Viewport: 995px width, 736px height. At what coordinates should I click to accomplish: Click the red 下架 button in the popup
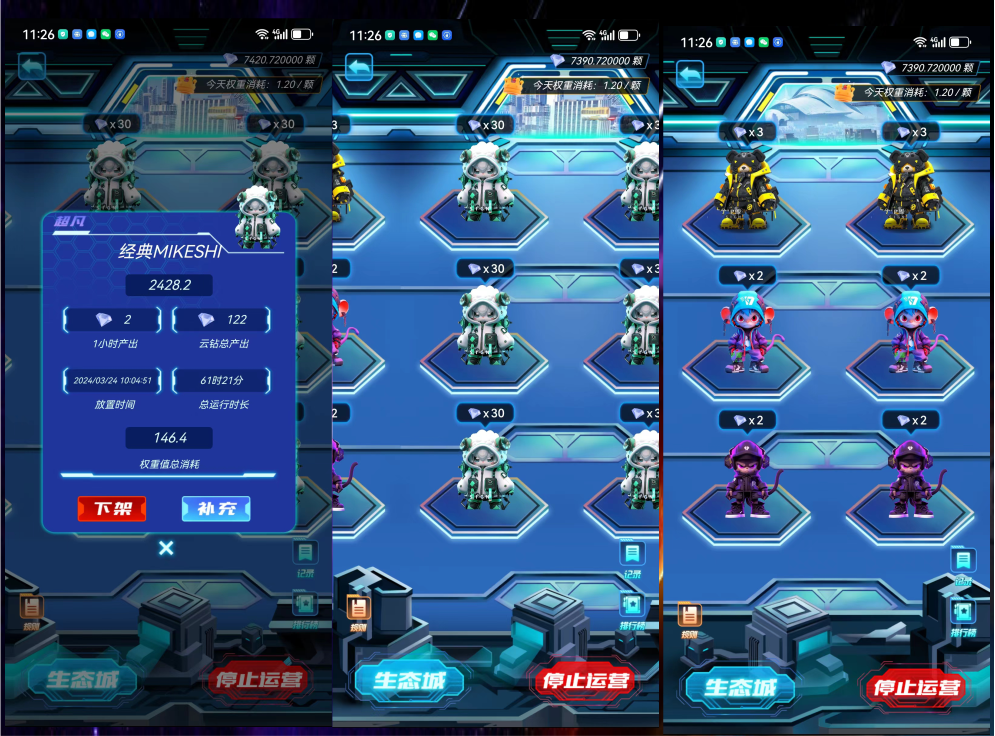pos(112,509)
